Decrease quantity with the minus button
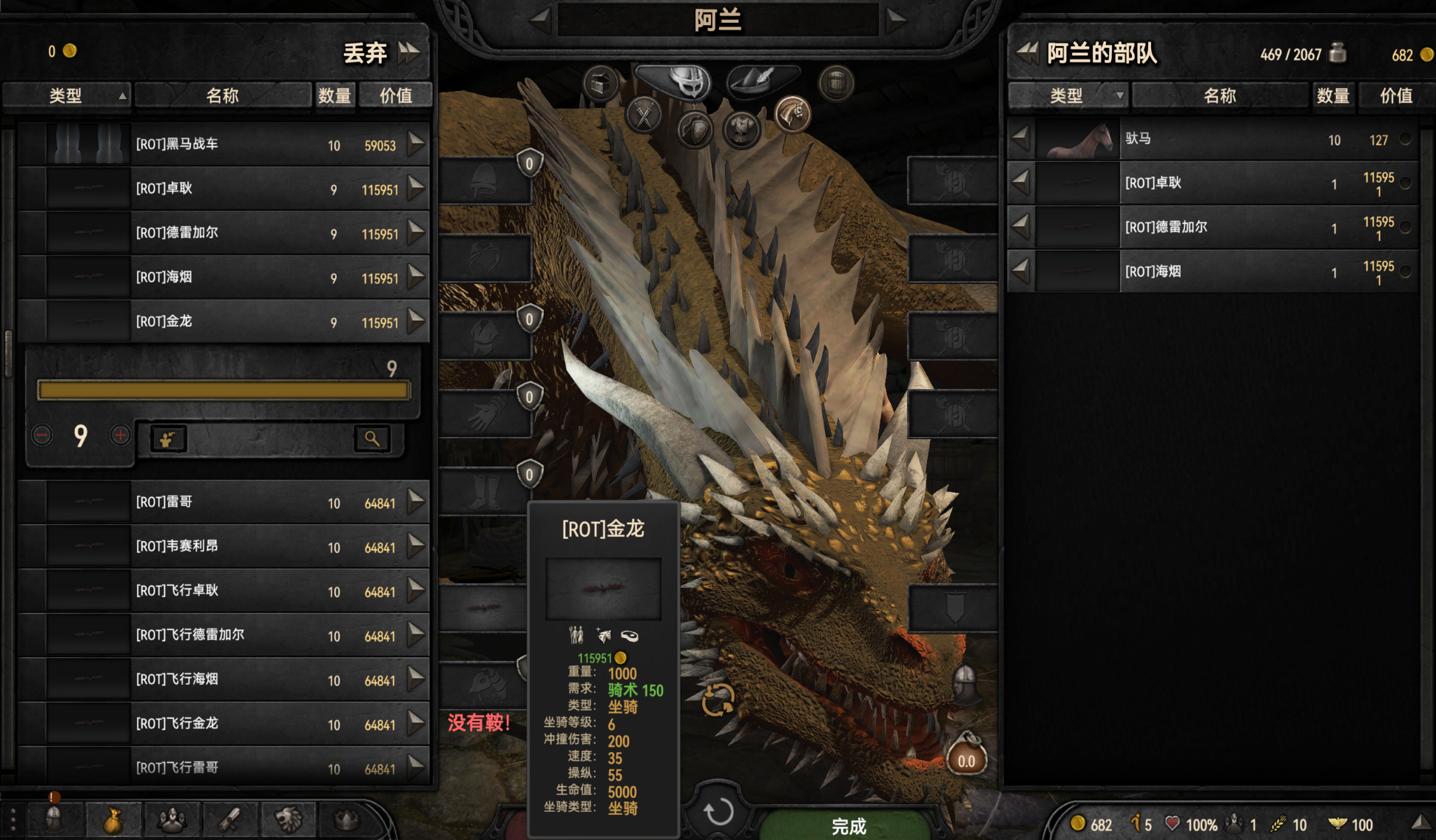The width and height of the screenshot is (1436, 840). tap(42, 436)
